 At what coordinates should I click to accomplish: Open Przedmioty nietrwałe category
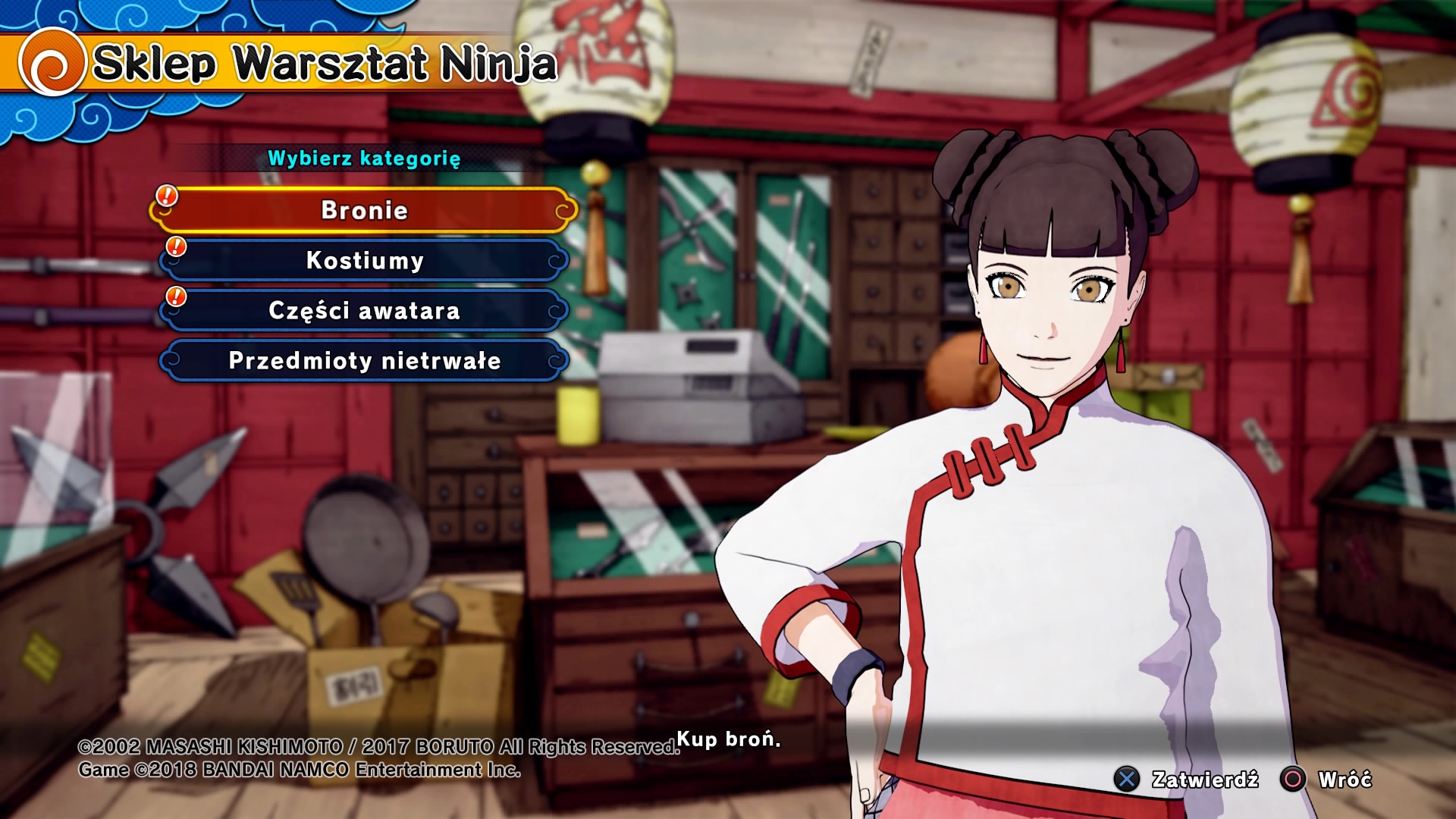coord(364,360)
